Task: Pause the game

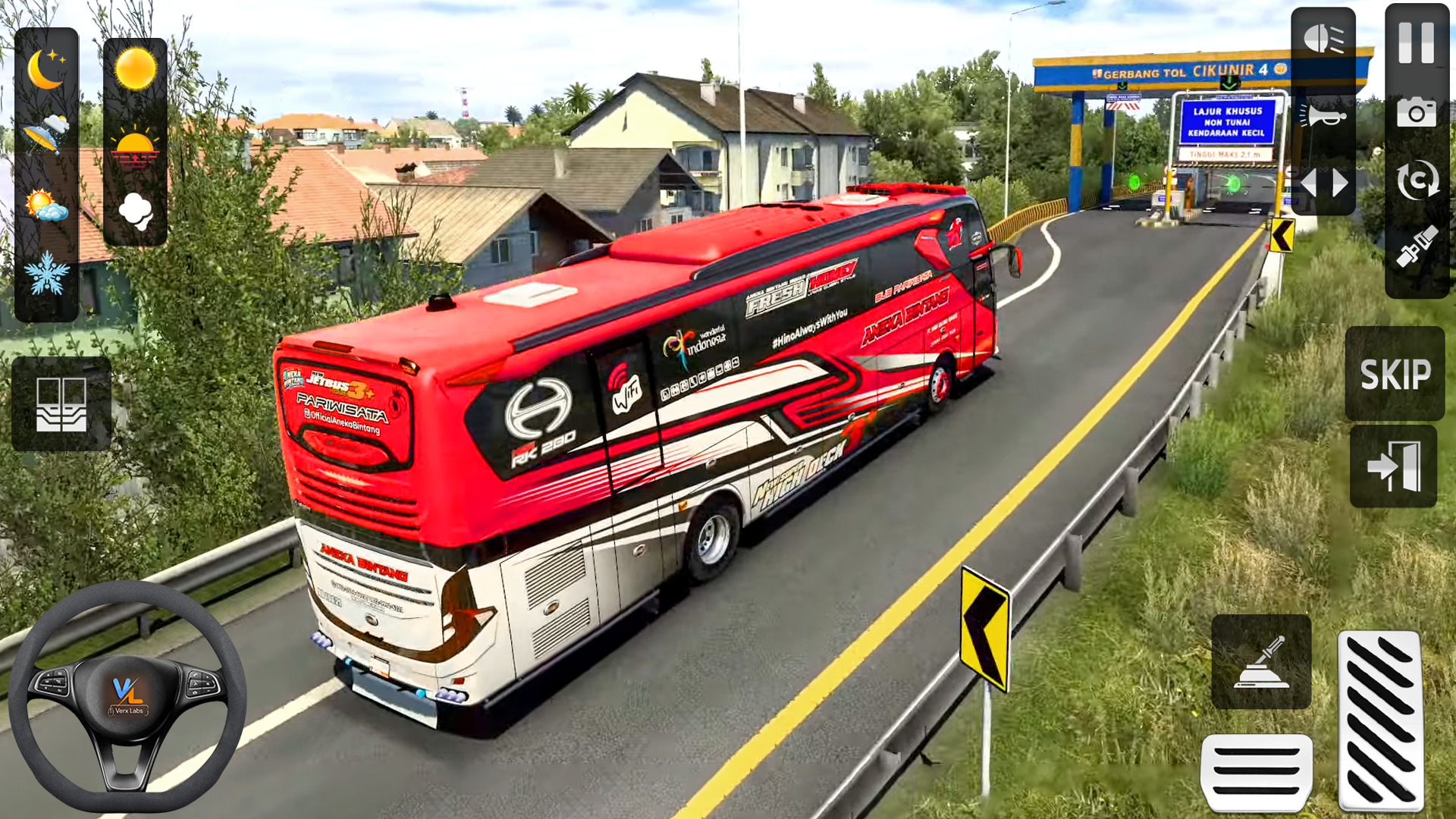Action: 1417,45
